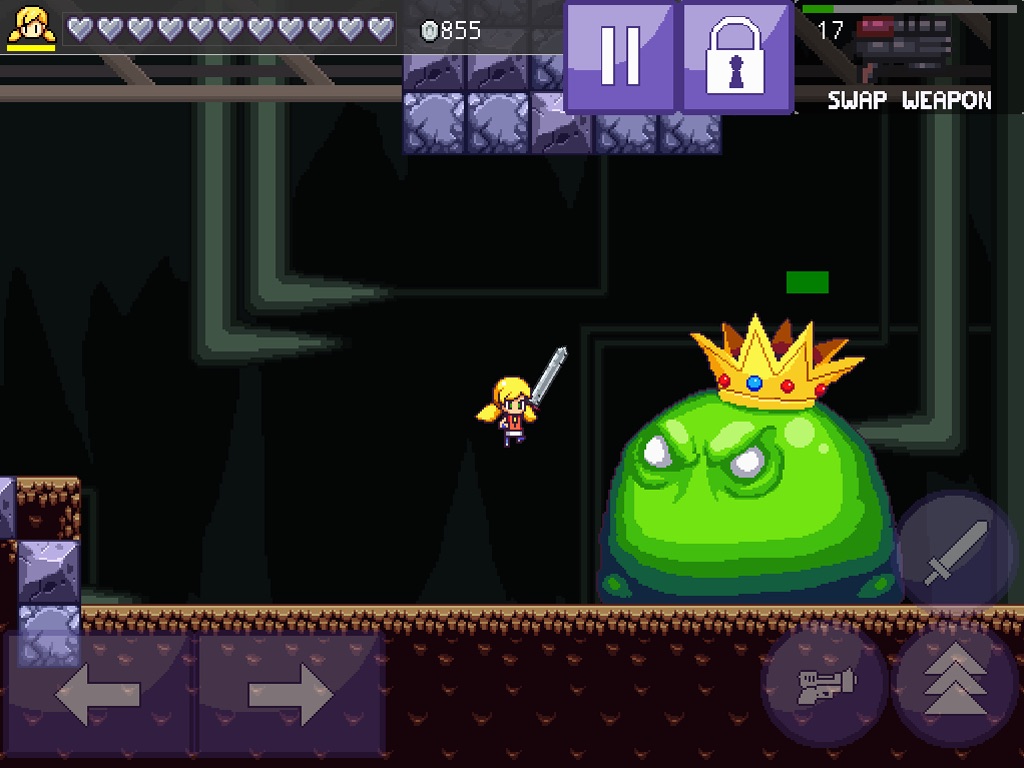Pause the game with the pause button
The width and height of the screenshot is (1024, 768).
620,55
